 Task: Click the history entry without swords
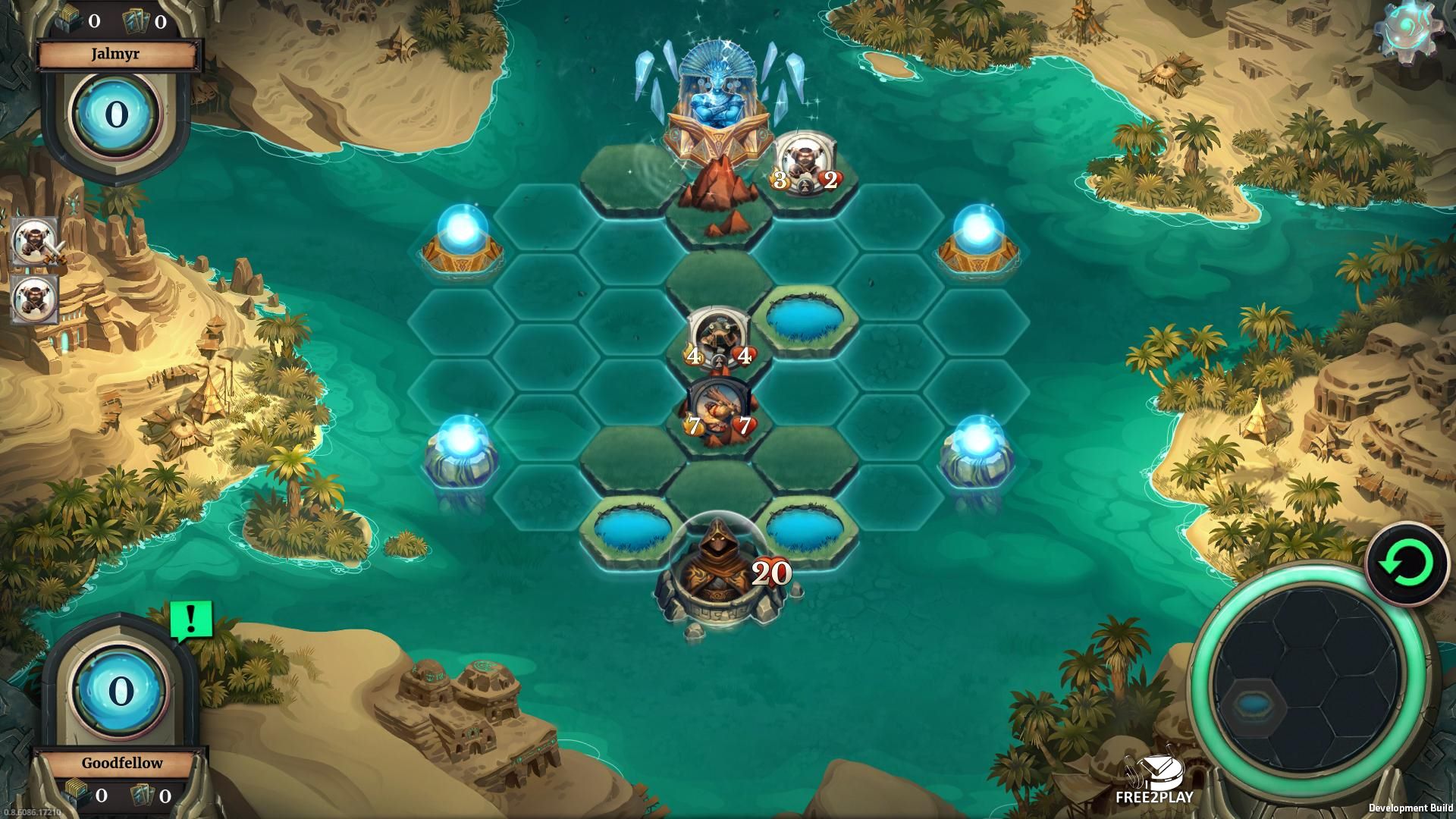[36, 297]
